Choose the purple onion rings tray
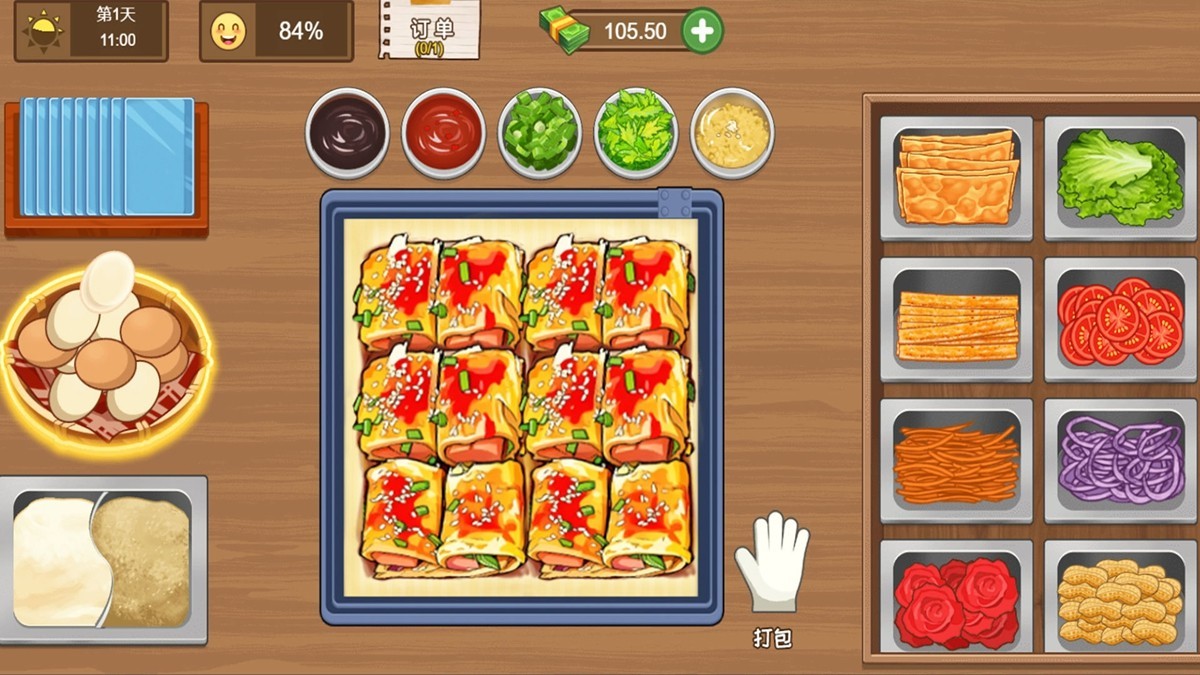 point(1120,461)
